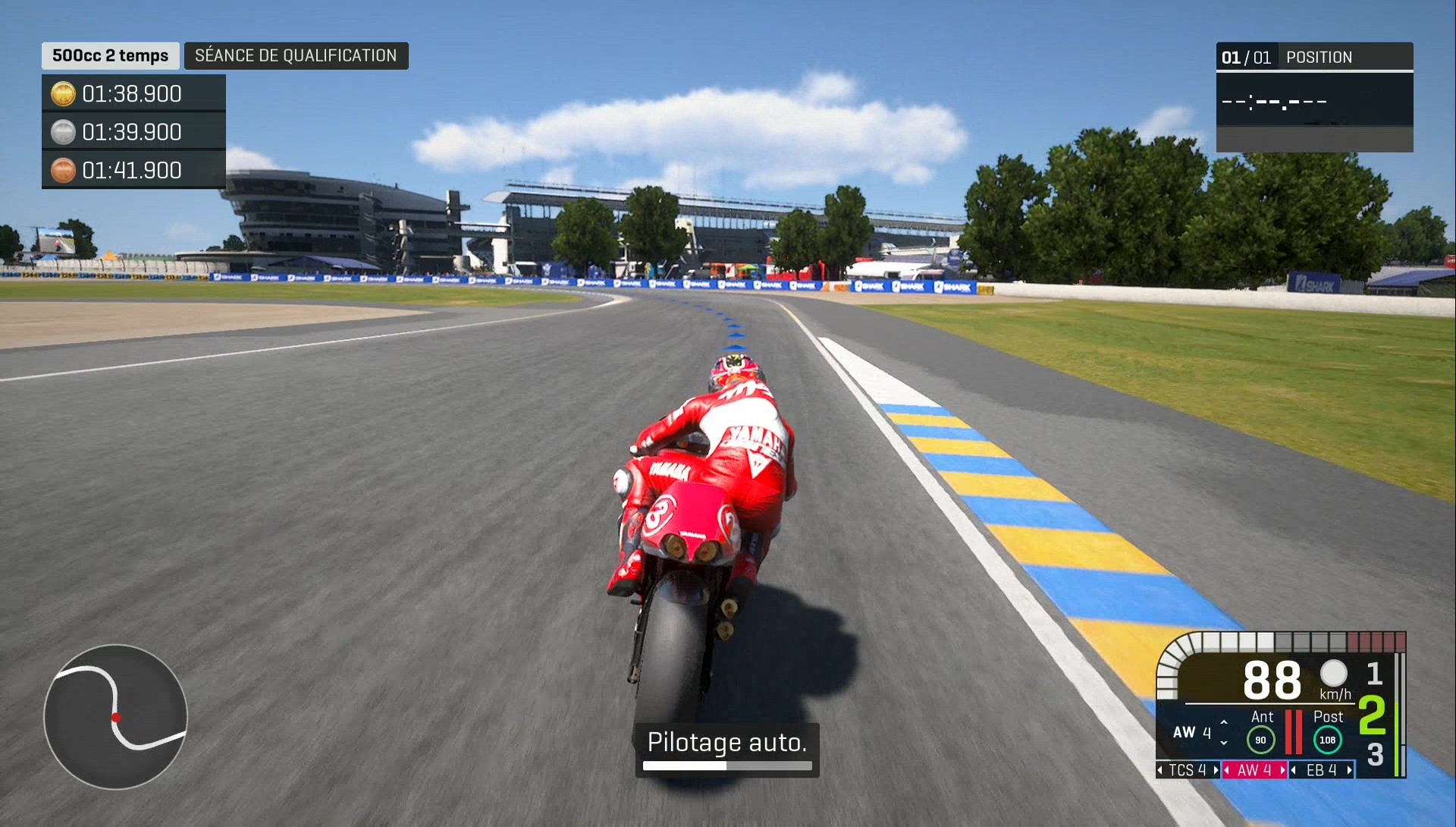Toggle the AW 4 anti-wheelie setting
Screen dimensions: 1456x827
click(1255, 770)
